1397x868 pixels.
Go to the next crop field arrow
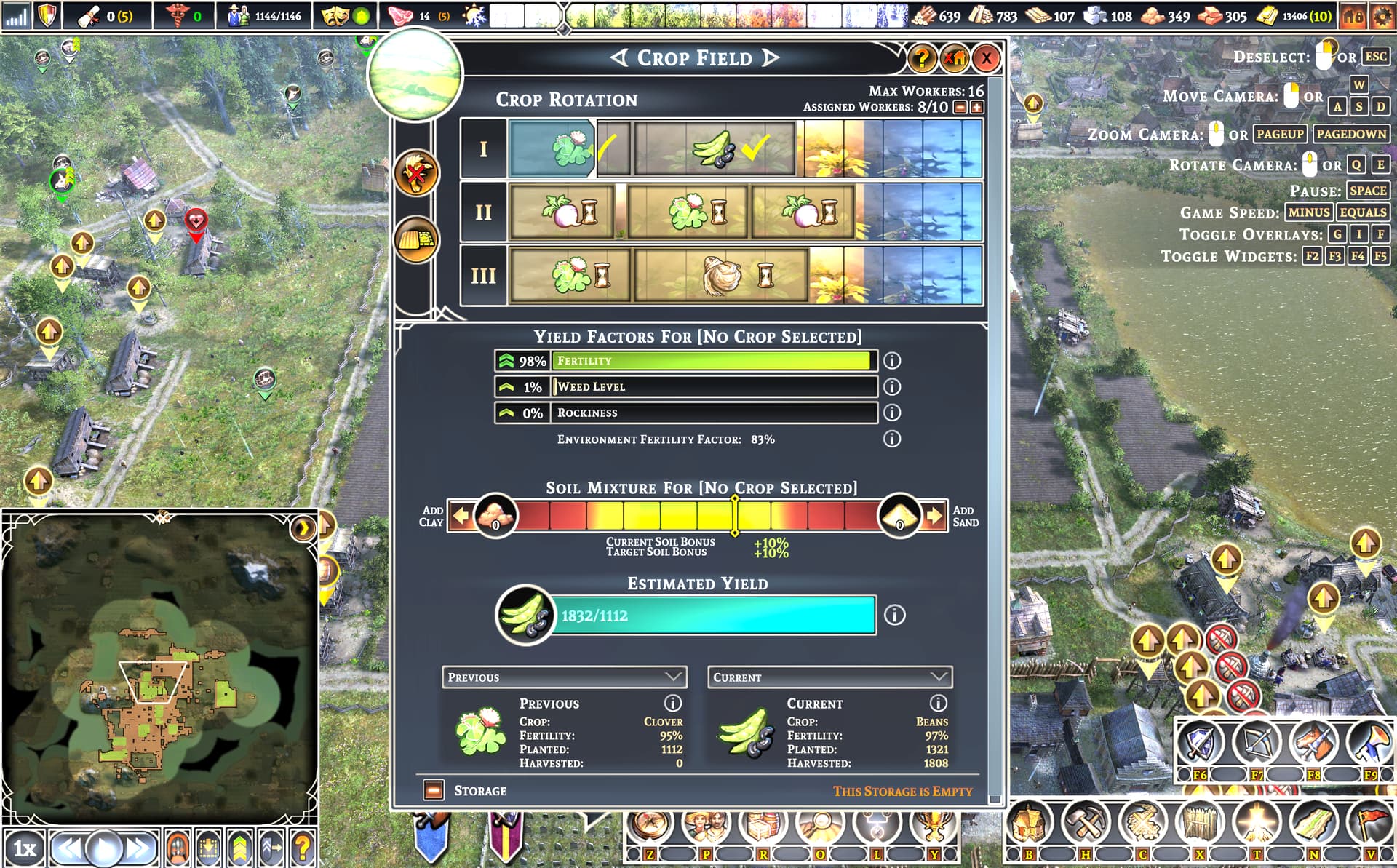pos(771,57)
